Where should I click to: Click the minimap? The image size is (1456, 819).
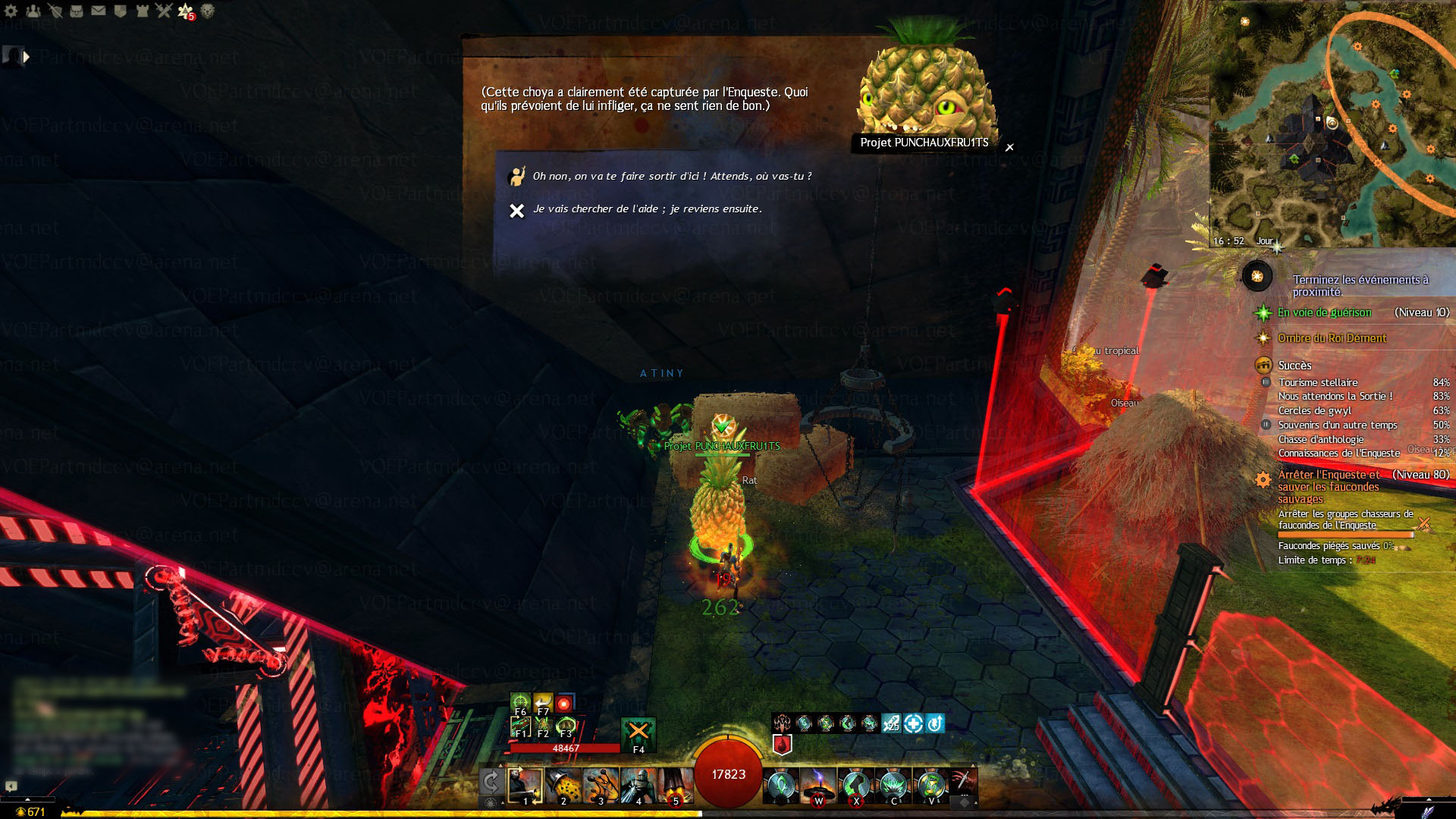click(x=1332, y=125)
